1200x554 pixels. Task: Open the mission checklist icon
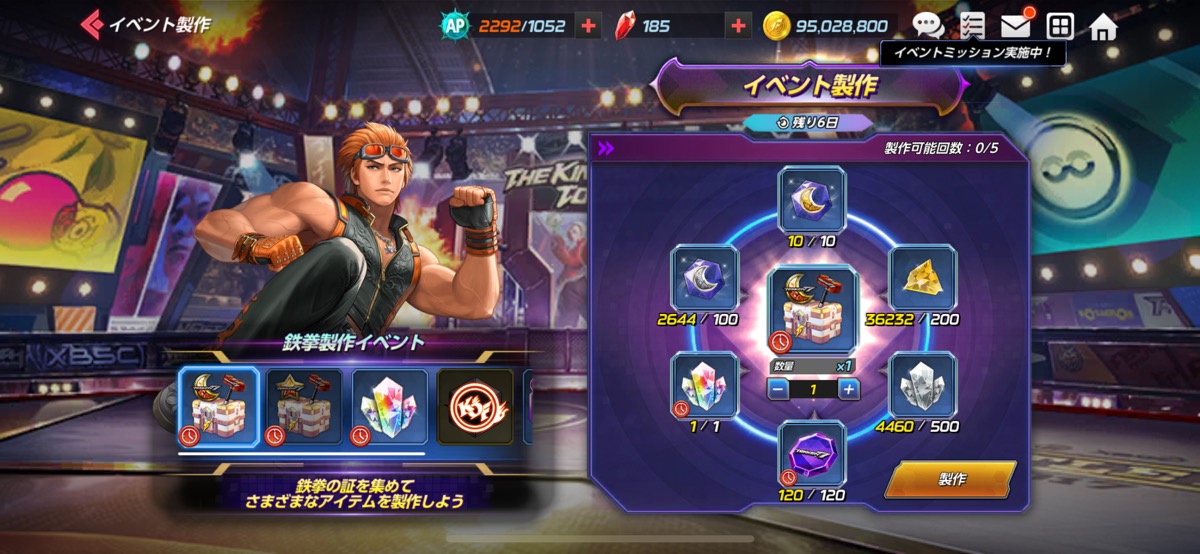coord(971,26)
